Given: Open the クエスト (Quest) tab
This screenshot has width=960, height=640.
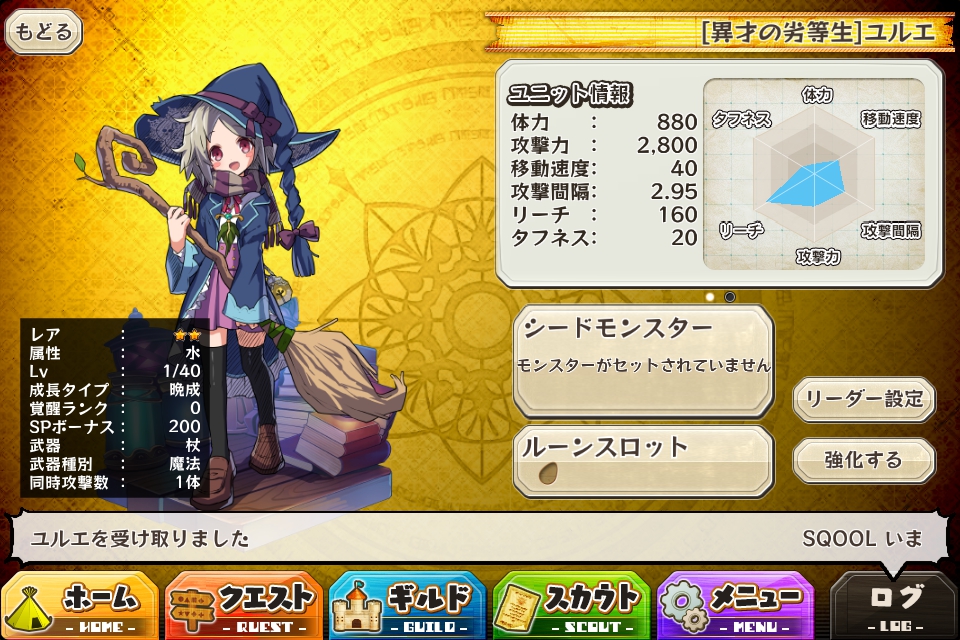Looking at the screenshot, I should (x=244, y=605).
